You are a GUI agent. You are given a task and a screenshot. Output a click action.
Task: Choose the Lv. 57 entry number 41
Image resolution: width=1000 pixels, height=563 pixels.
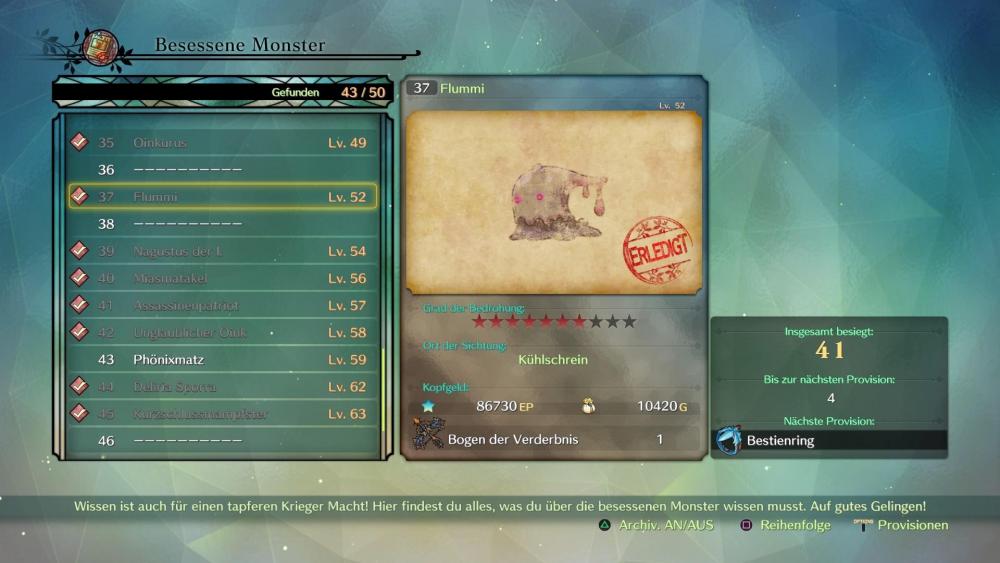[x=222, y=305]
